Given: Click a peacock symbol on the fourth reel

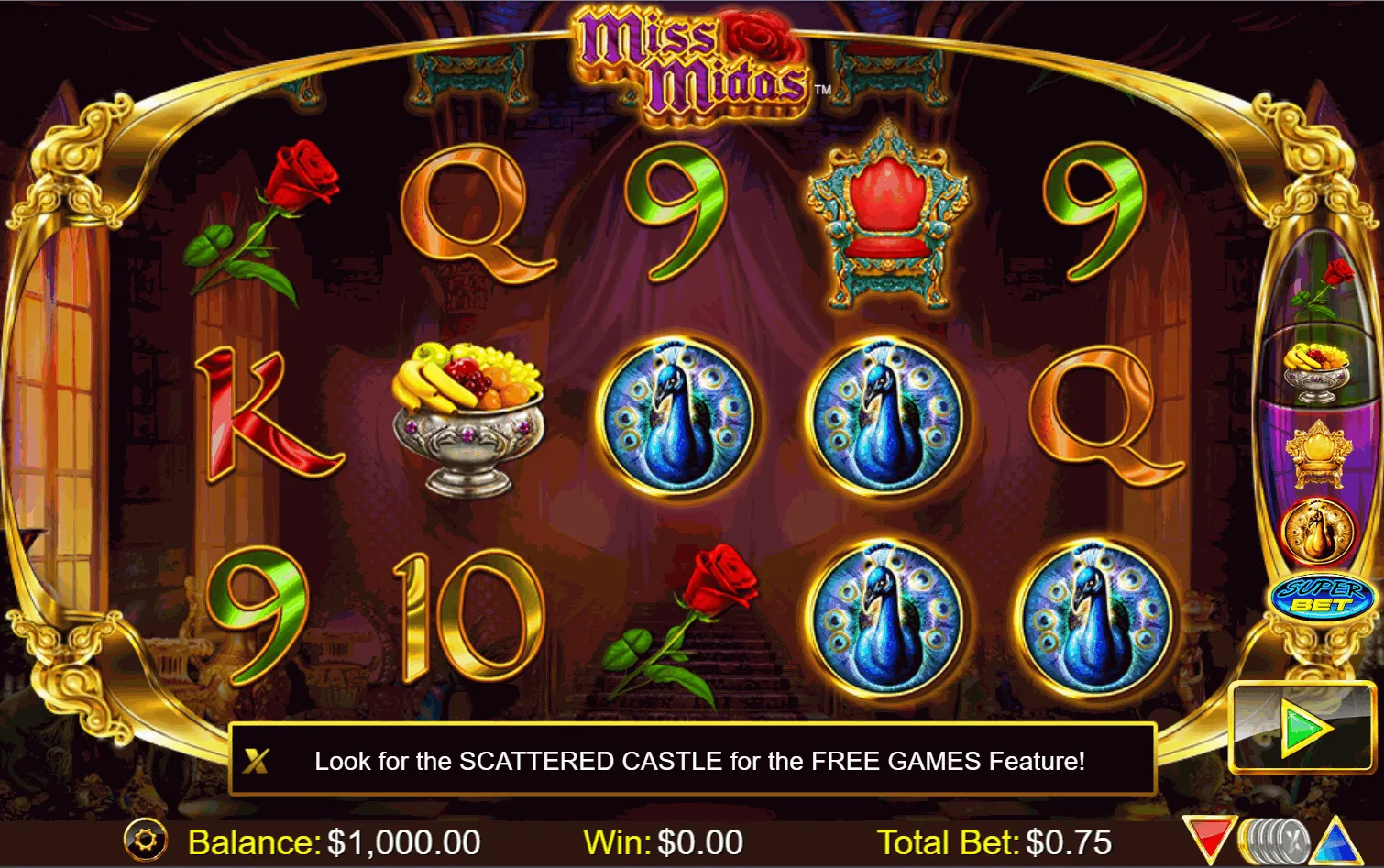Looking at the screenshot, I should point(877,416).
